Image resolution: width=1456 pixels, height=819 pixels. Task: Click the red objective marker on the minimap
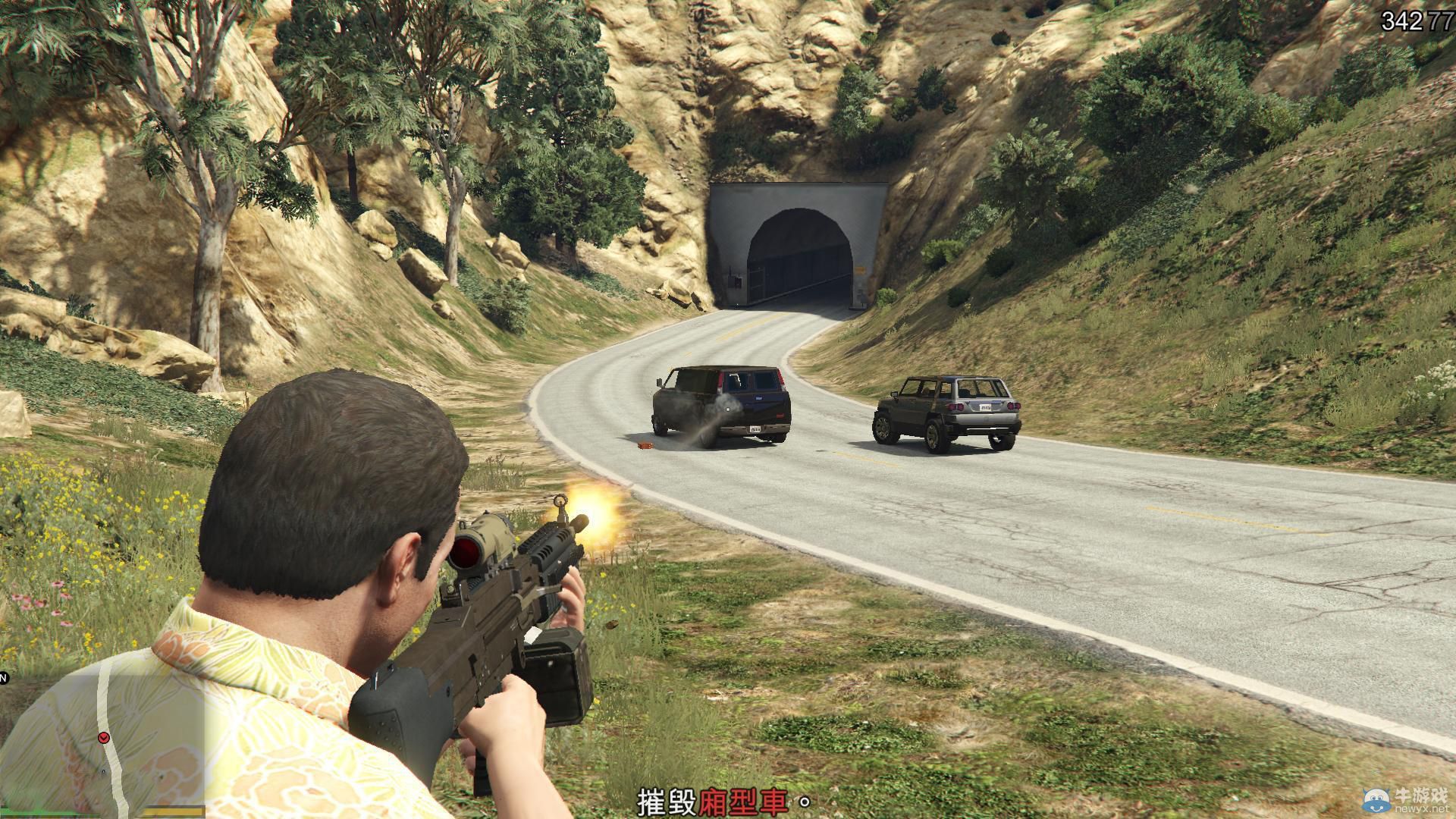[103, 738]
